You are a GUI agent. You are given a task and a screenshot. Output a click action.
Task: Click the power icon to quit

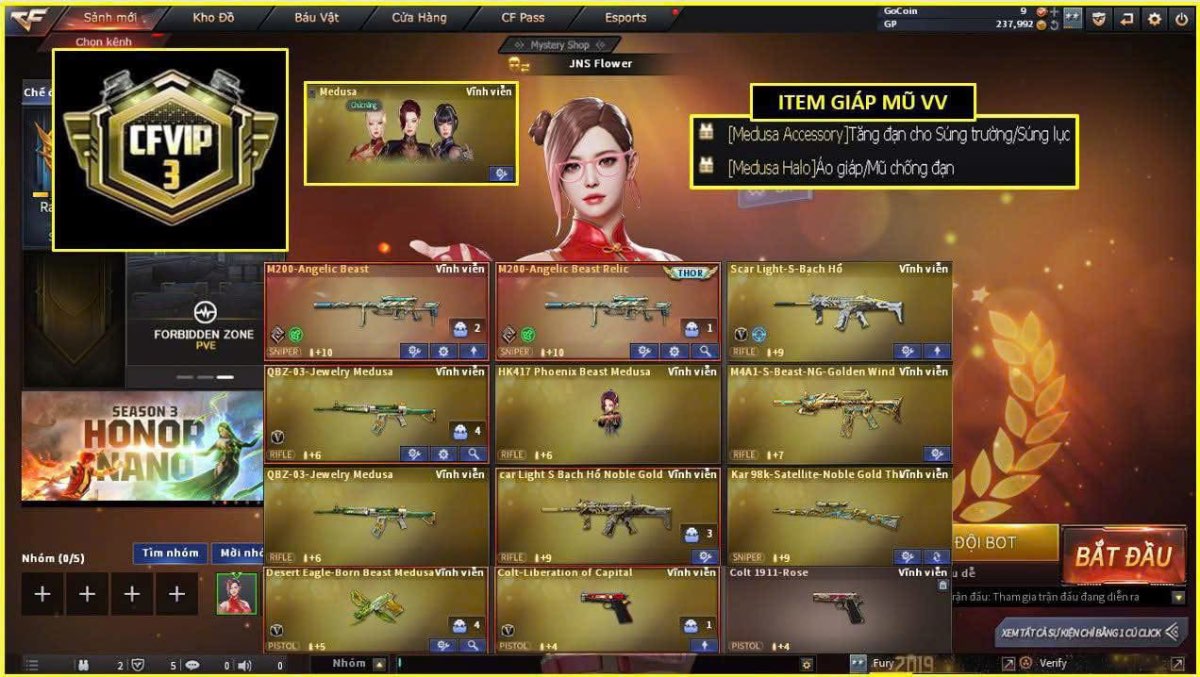(1183, 18)
